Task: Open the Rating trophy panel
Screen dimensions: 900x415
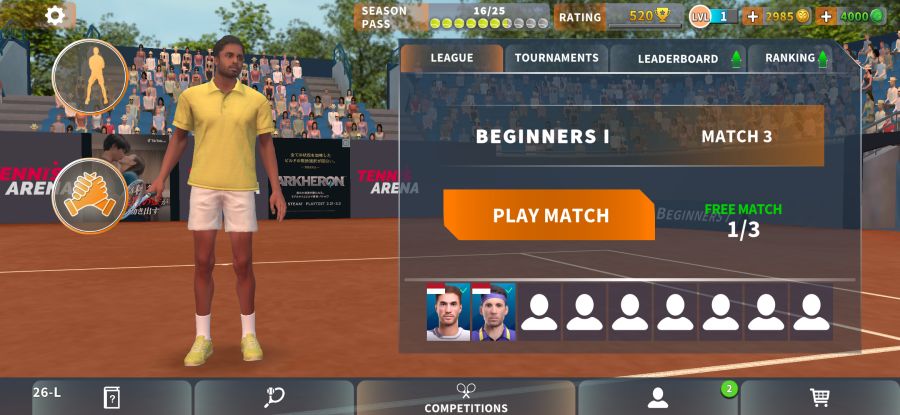Action: point(618,16)
